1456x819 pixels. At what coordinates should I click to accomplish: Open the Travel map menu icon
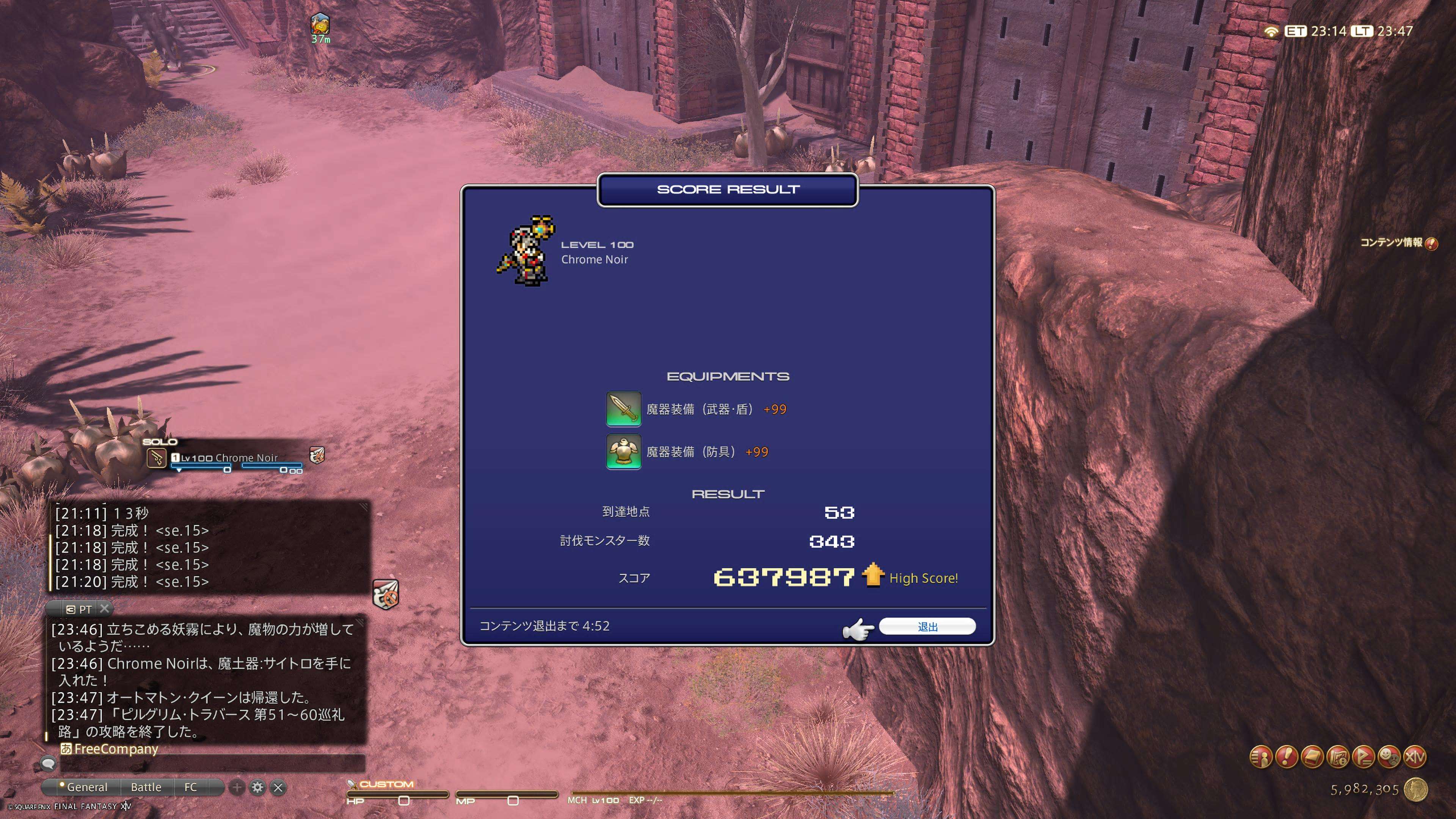1338,757
